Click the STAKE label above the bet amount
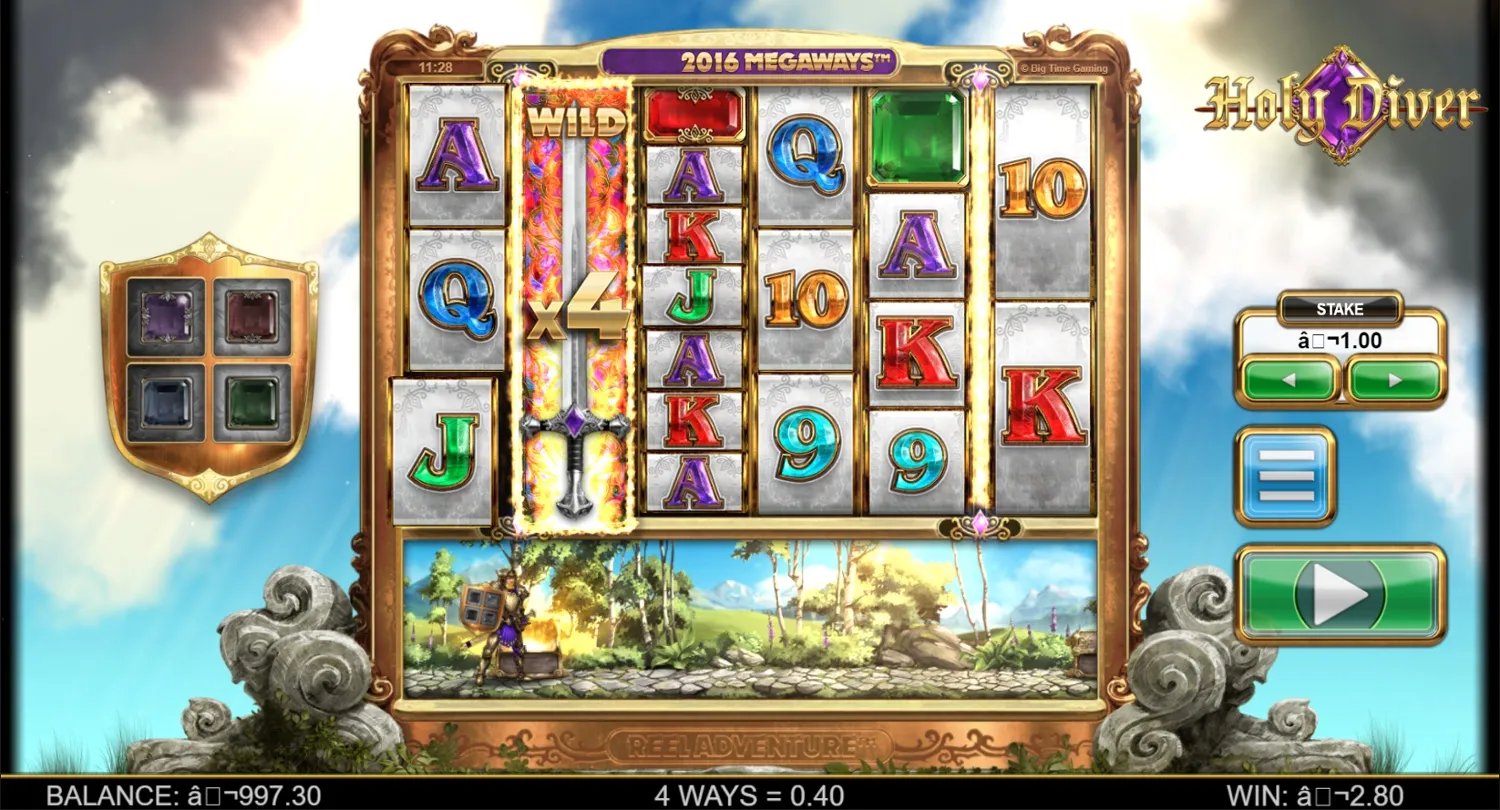The width and height of the screenshot is (1500, 810). click(1339, 309)
